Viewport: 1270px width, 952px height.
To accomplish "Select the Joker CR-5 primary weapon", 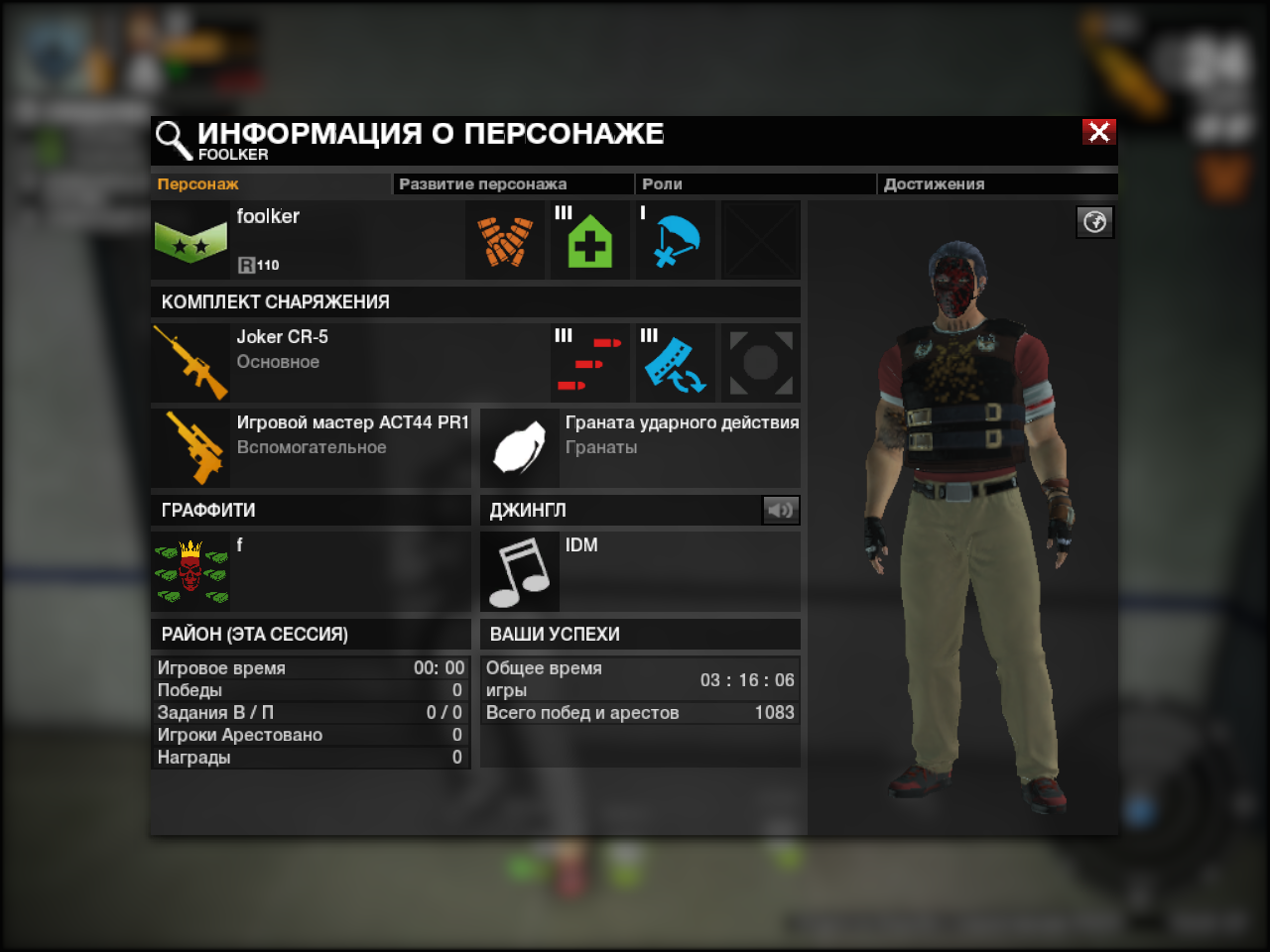I will 191,363.
